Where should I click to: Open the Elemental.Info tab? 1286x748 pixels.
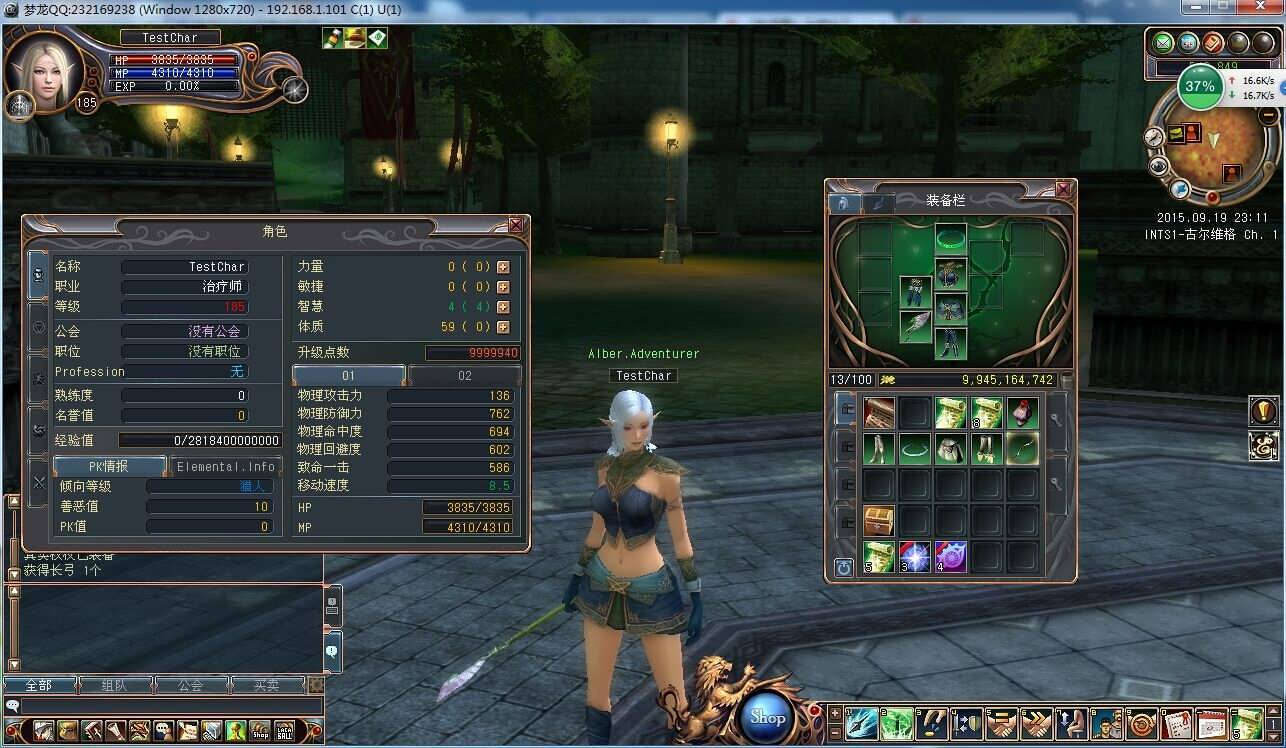pos(225,466)
